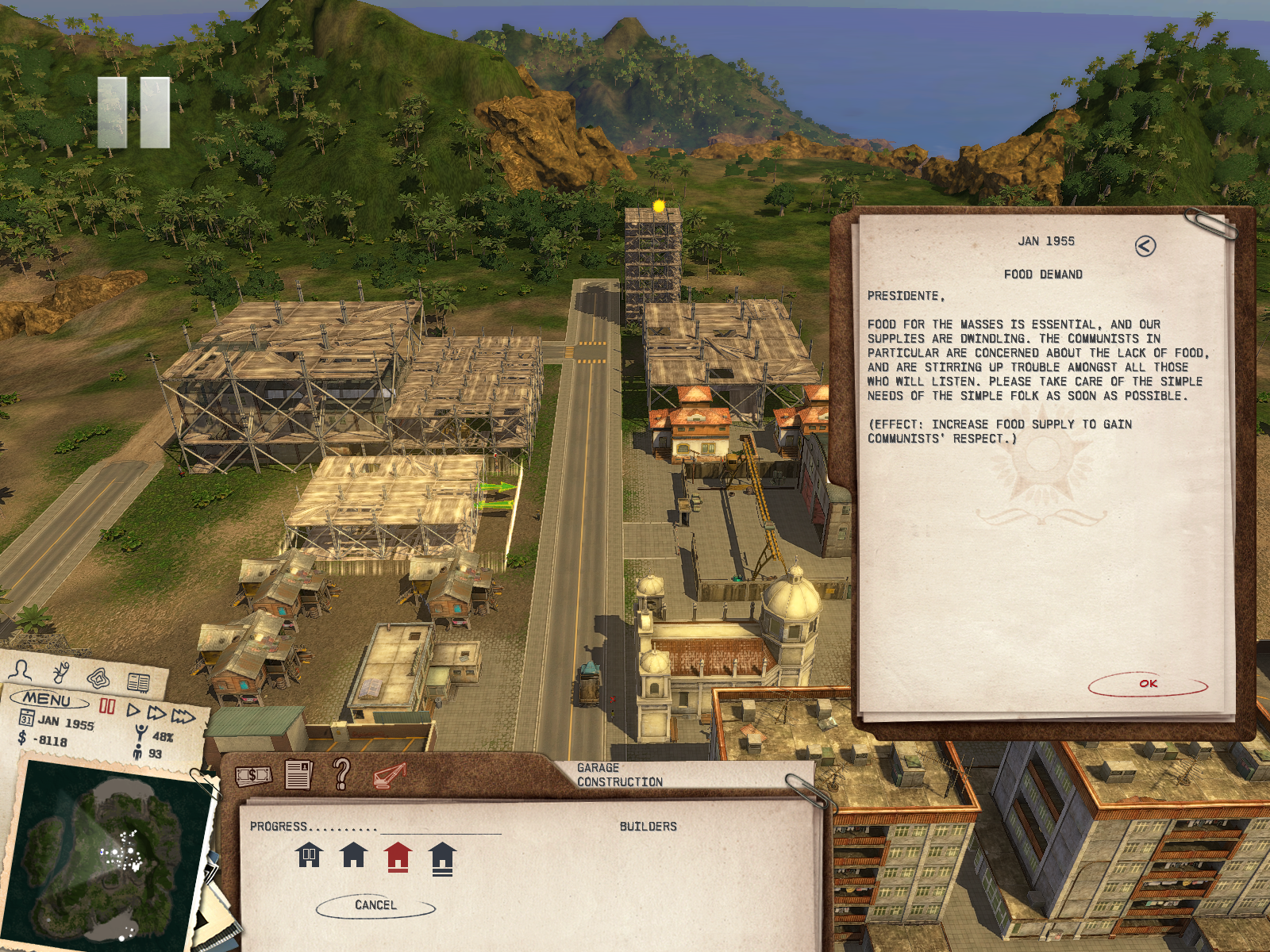Open the question mark help tab
The height and width of the screenshot is (952, 1270).
(341, 773)
